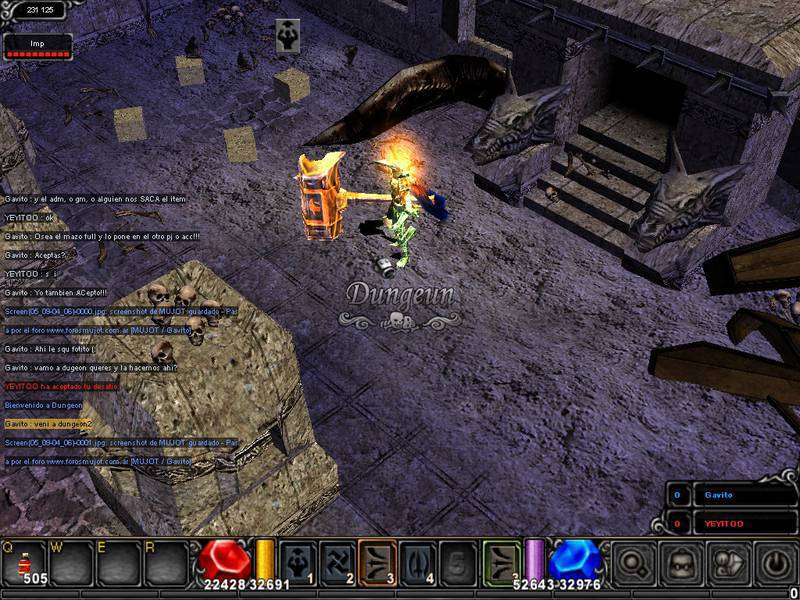Click the chat line 'Gavito : veni a dungeon2'
The height and width of the screenshot is (600, 800).
click(51, 424)
